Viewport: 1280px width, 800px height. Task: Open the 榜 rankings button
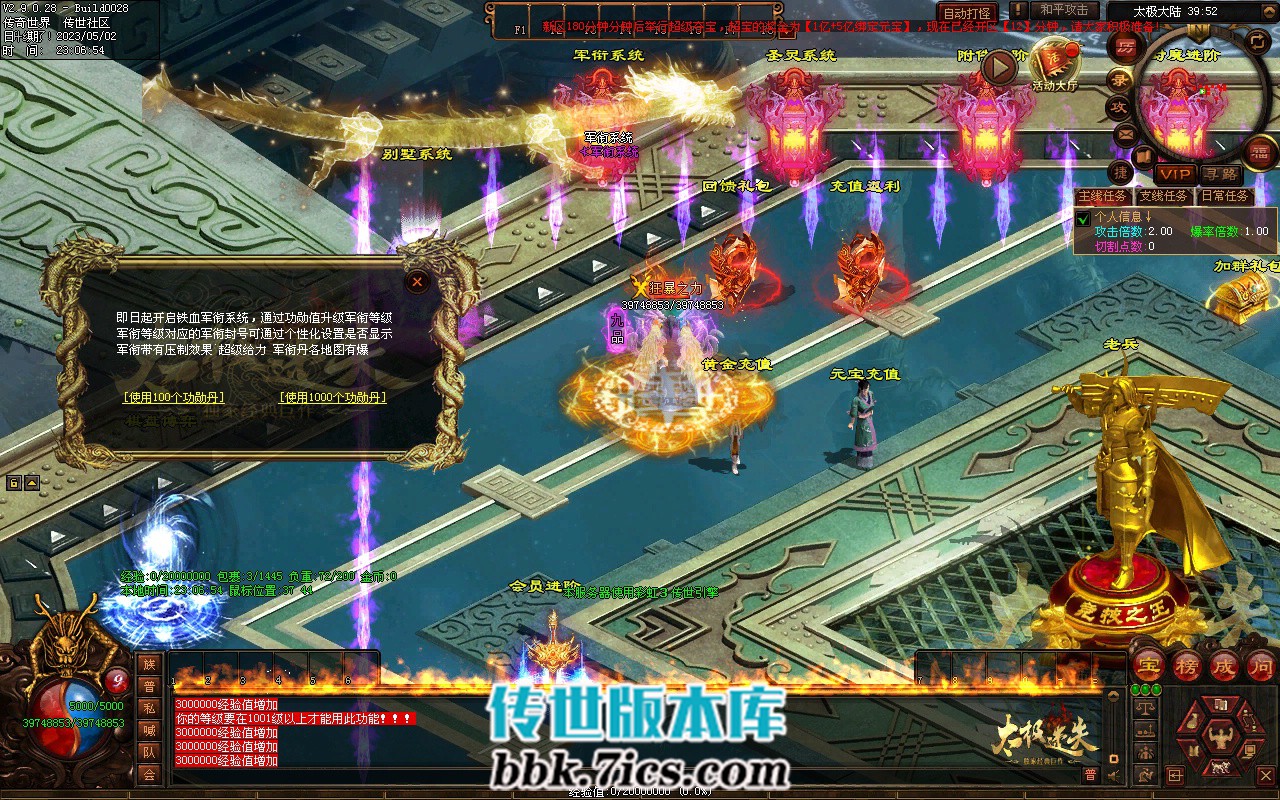tap(1187, 664)
